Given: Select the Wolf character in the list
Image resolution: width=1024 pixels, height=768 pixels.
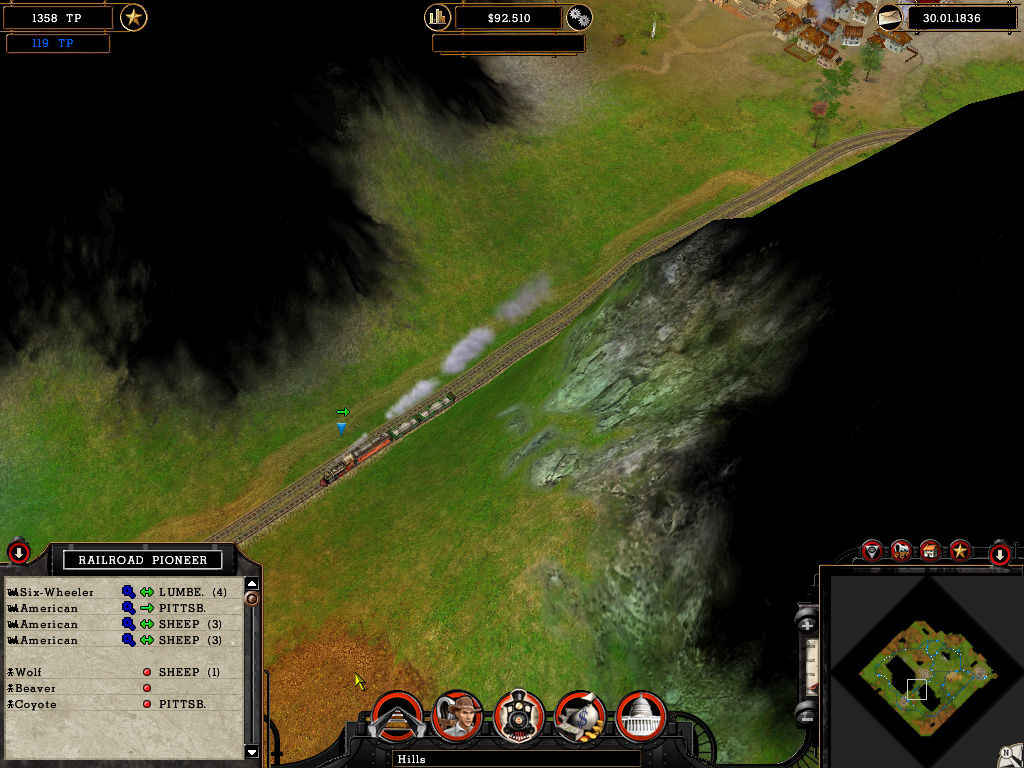Looking at the screenshot, I should pos(36,672).
